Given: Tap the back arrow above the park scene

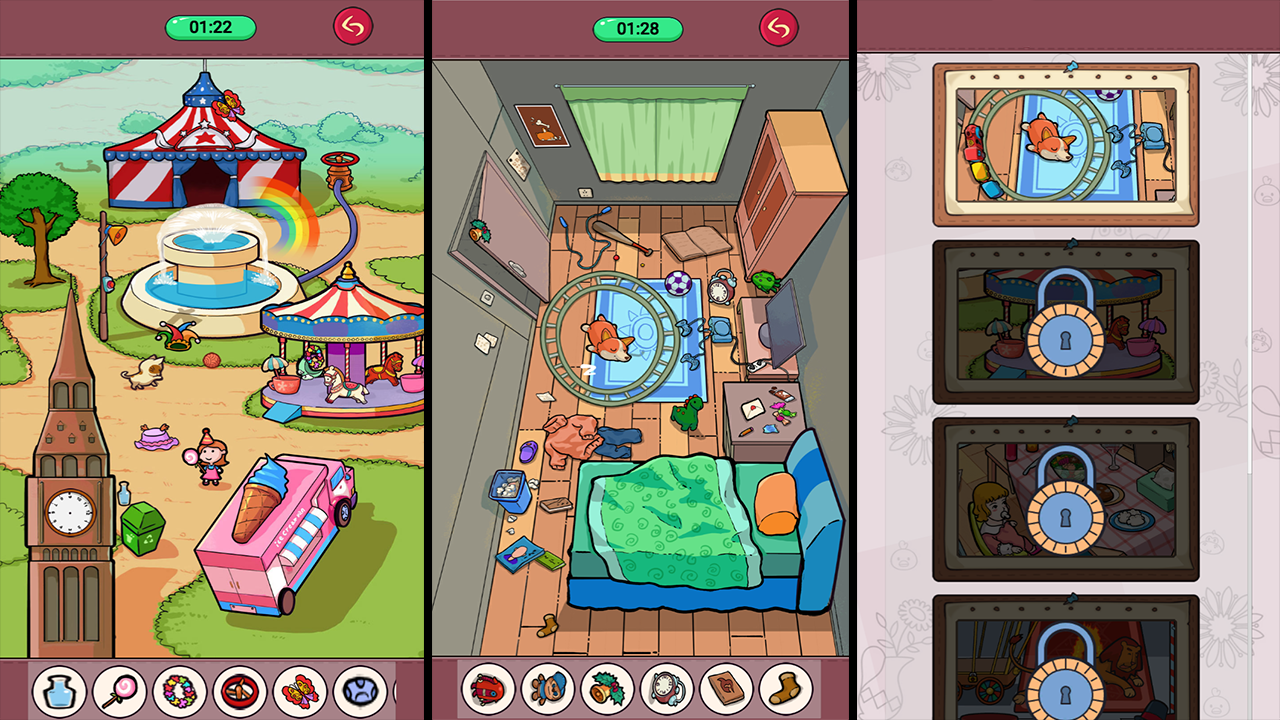Looking at the screenshot, I should point(352,26).
